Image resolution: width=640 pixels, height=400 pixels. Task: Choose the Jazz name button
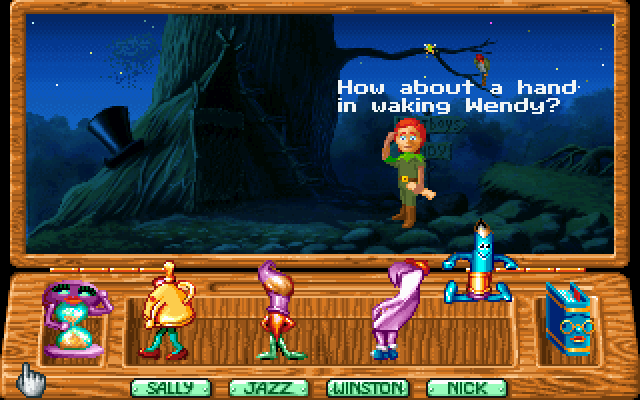(x=261, y=387)
